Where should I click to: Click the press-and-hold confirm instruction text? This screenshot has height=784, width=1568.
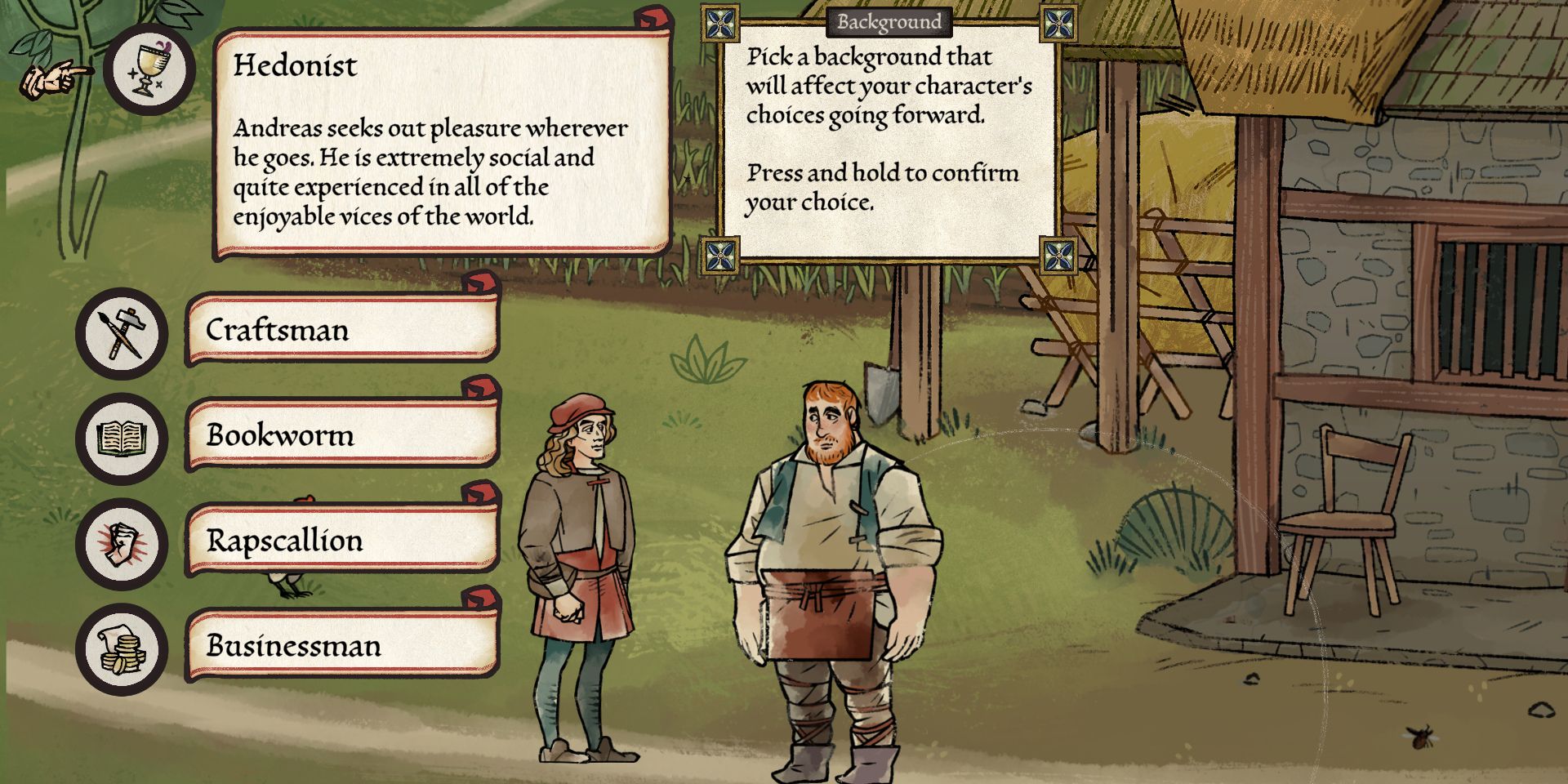click(880, 188)
